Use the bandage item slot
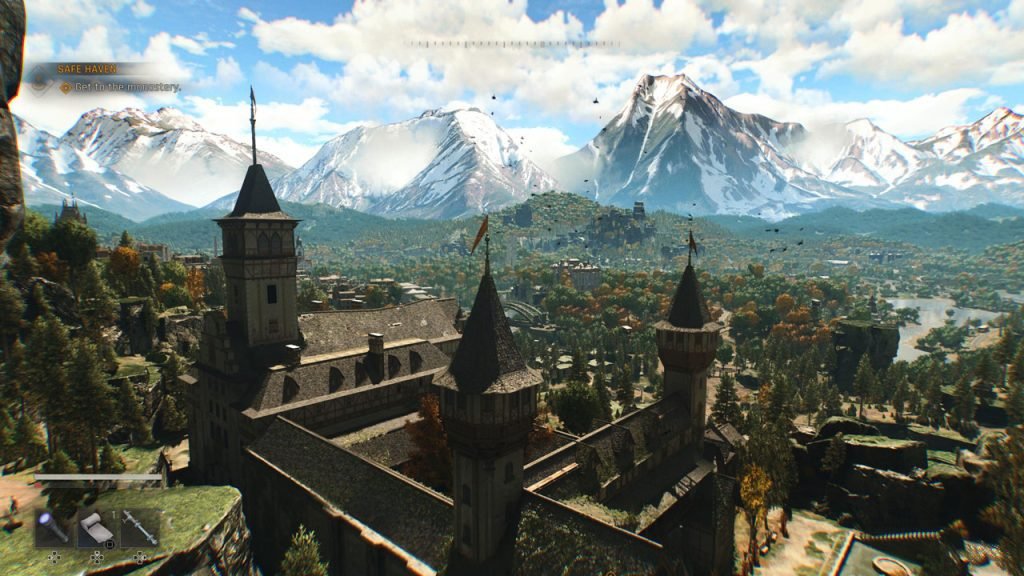 (96, 527)
